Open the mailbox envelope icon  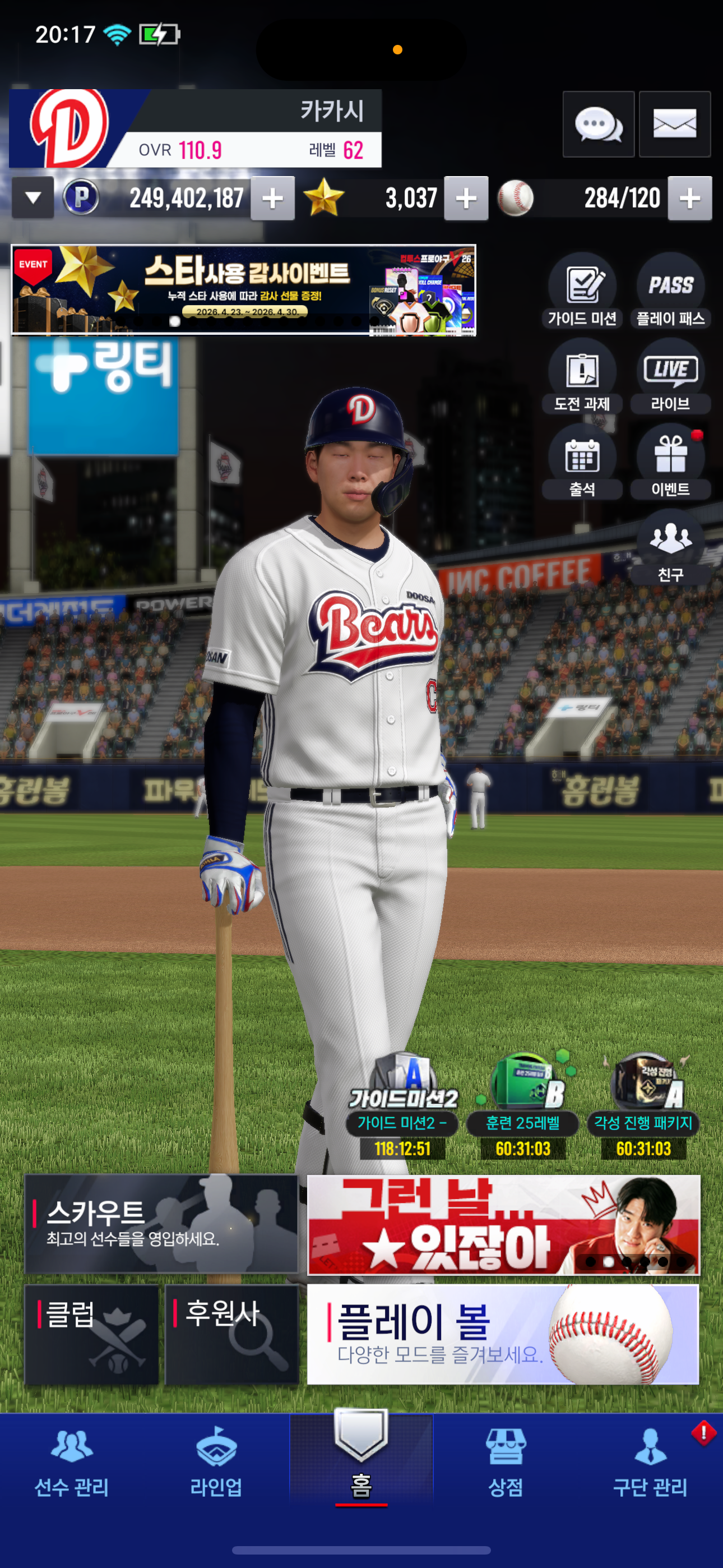click(x=674, y=125)
